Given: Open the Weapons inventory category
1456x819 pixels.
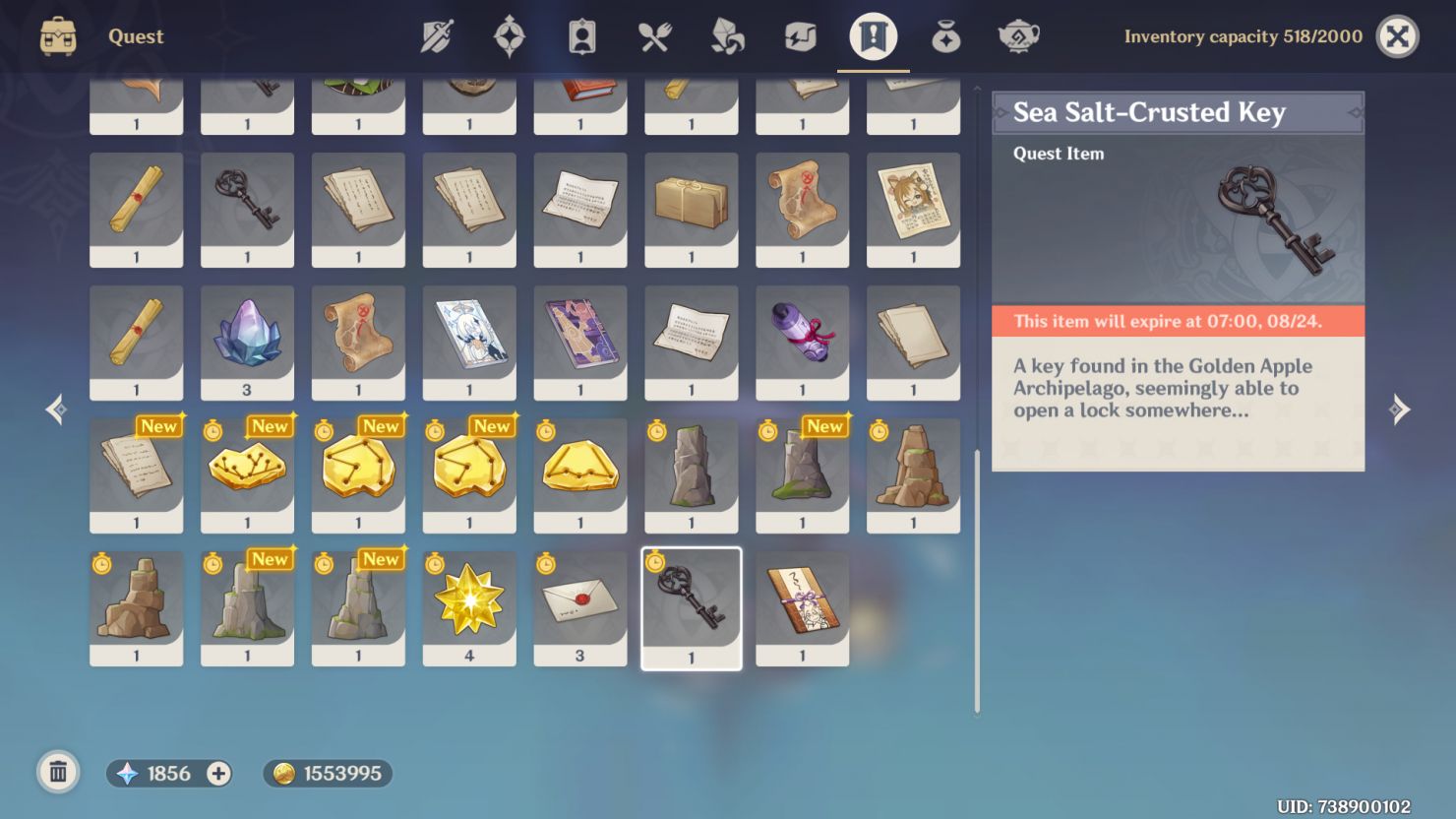Looking at the screenshot, I should point(436,36).
